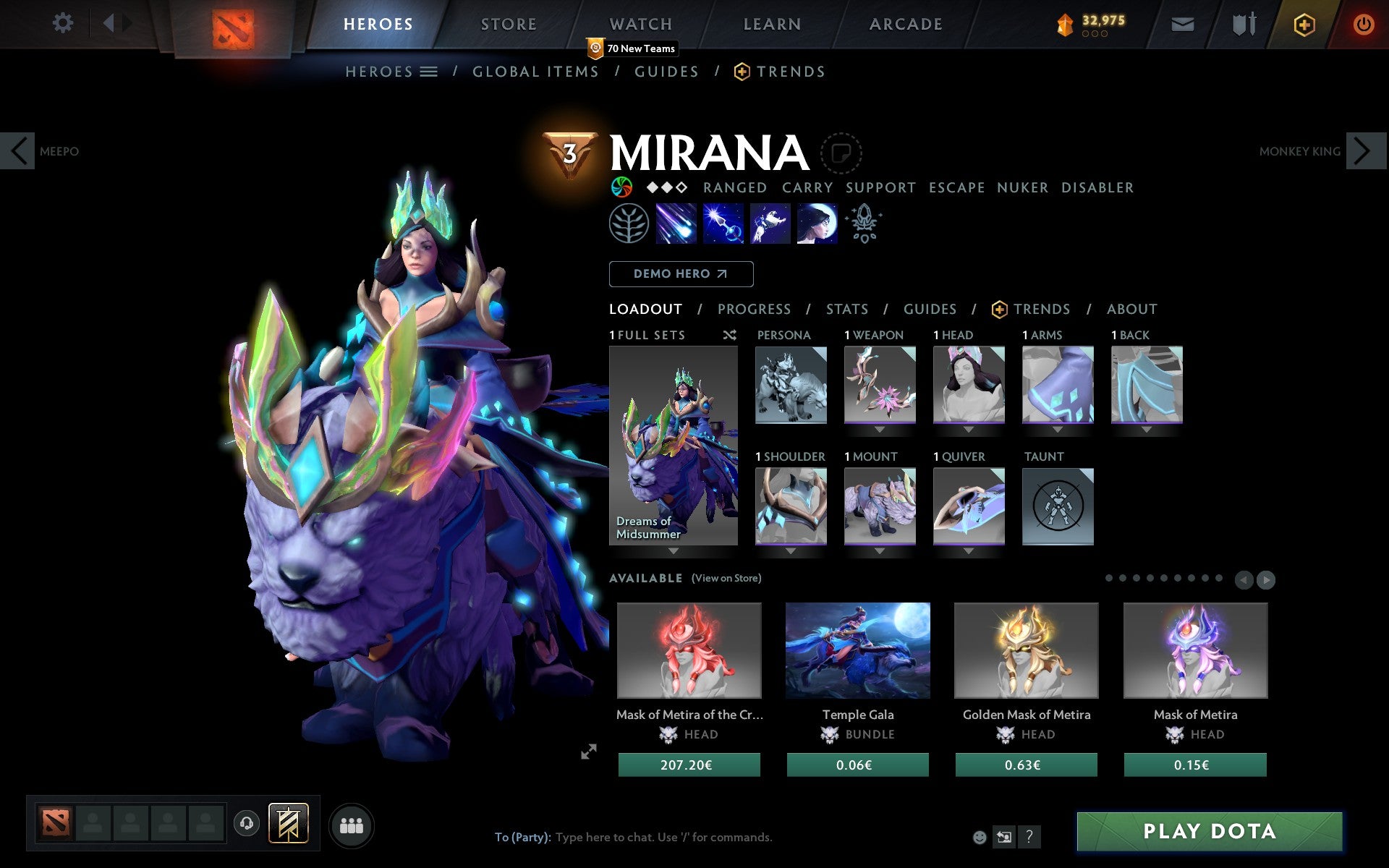Viewport: 1389px width, 868px height.
Task: Click the DEMO HERO button
Action: coord(681,274)
